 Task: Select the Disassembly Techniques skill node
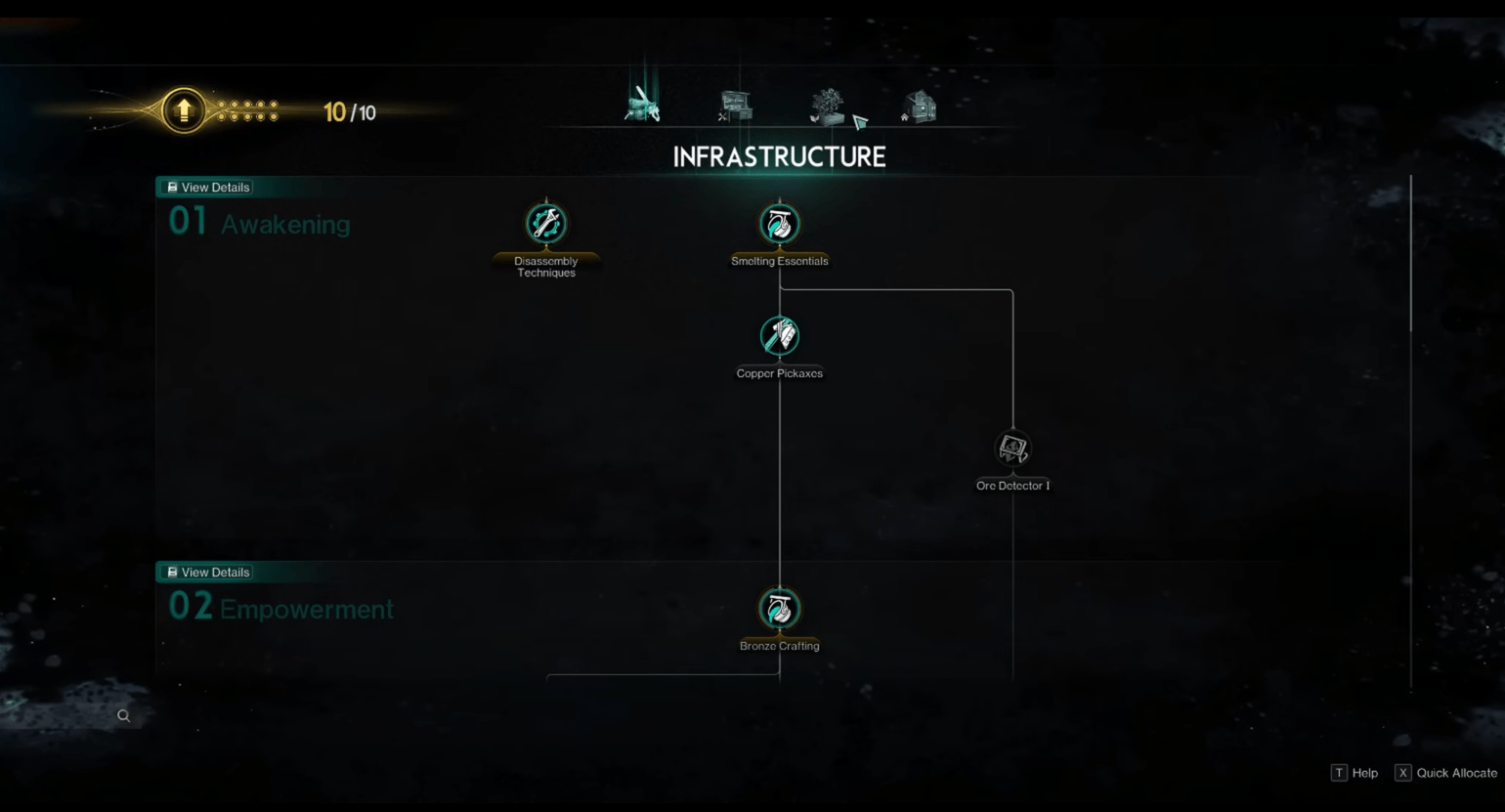(x=545, y=223)
